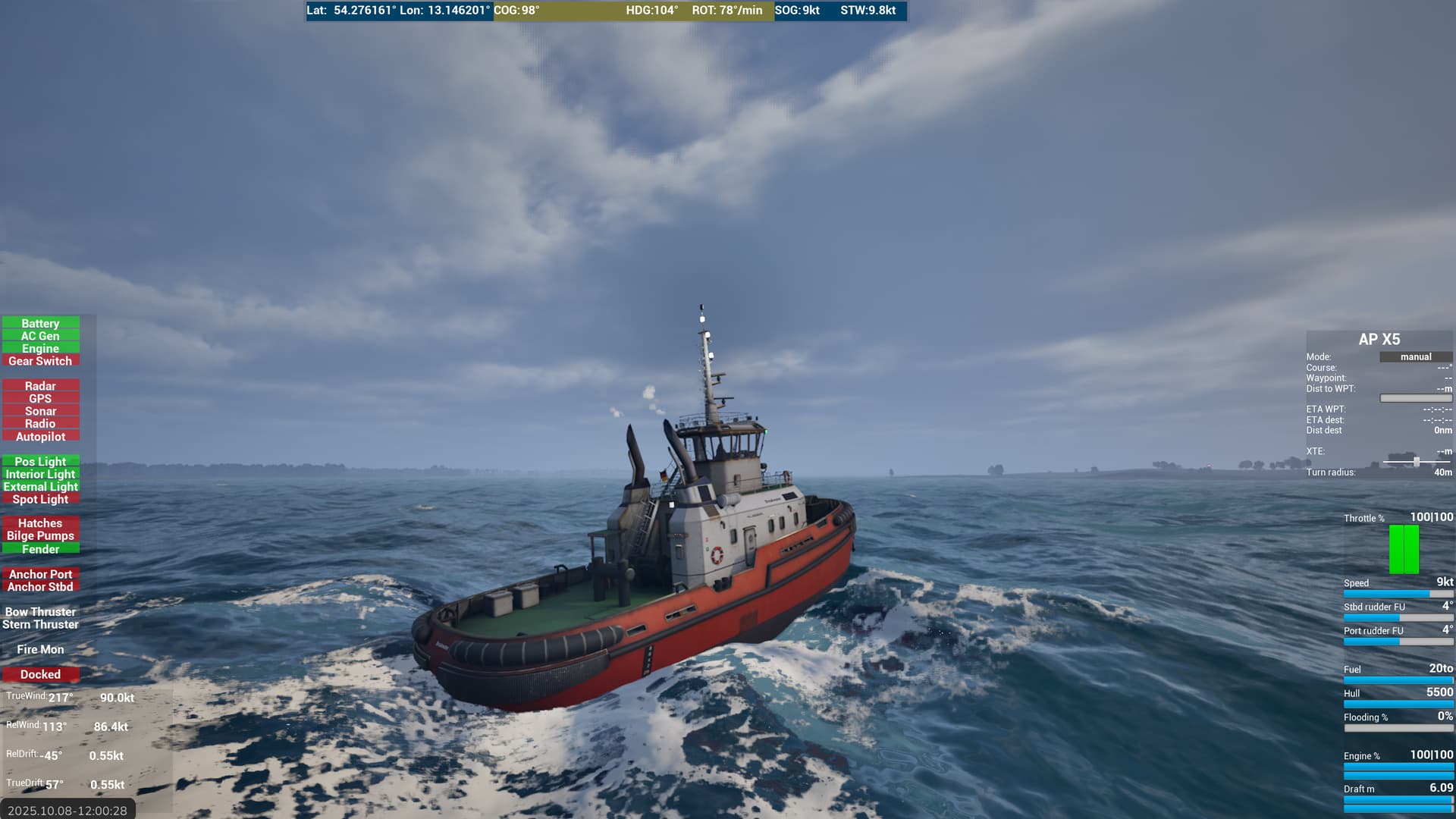Toggle the External Light

coord(40,487)
